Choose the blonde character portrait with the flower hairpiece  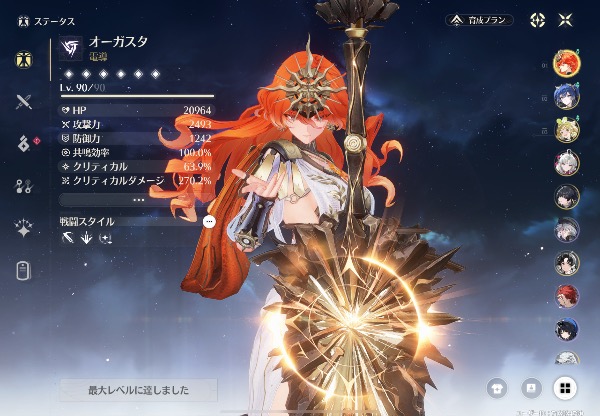click(x=566, y=130)
